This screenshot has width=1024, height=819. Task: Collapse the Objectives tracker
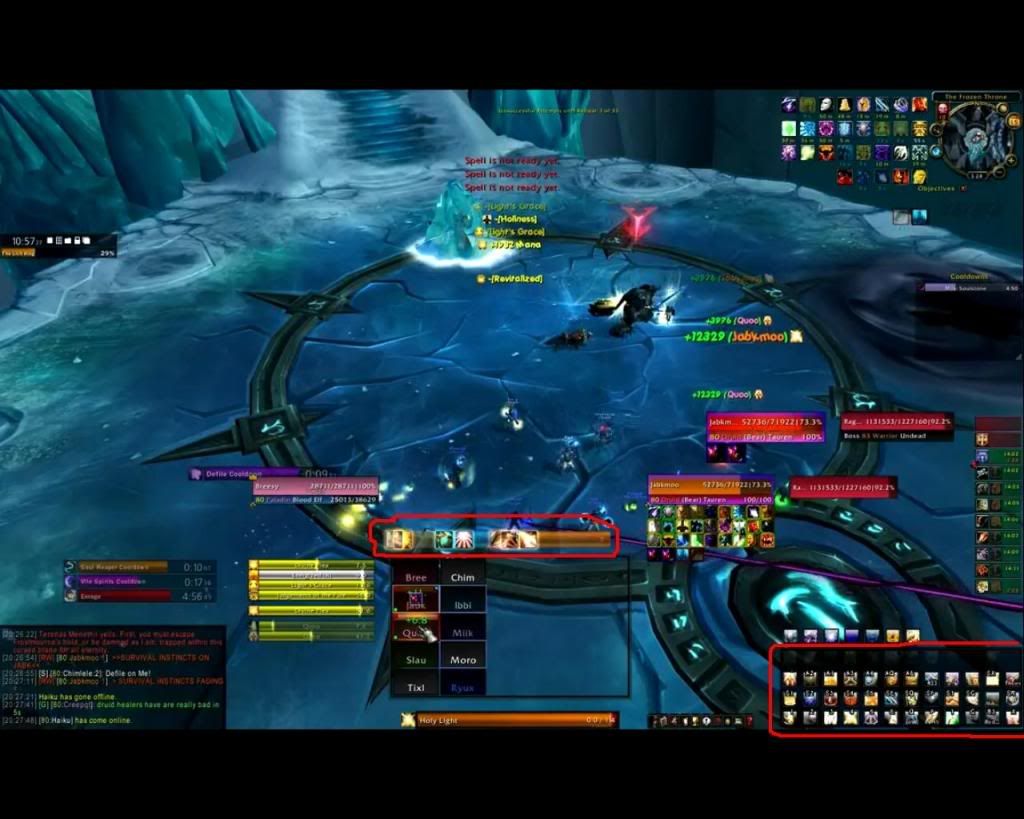963,188
